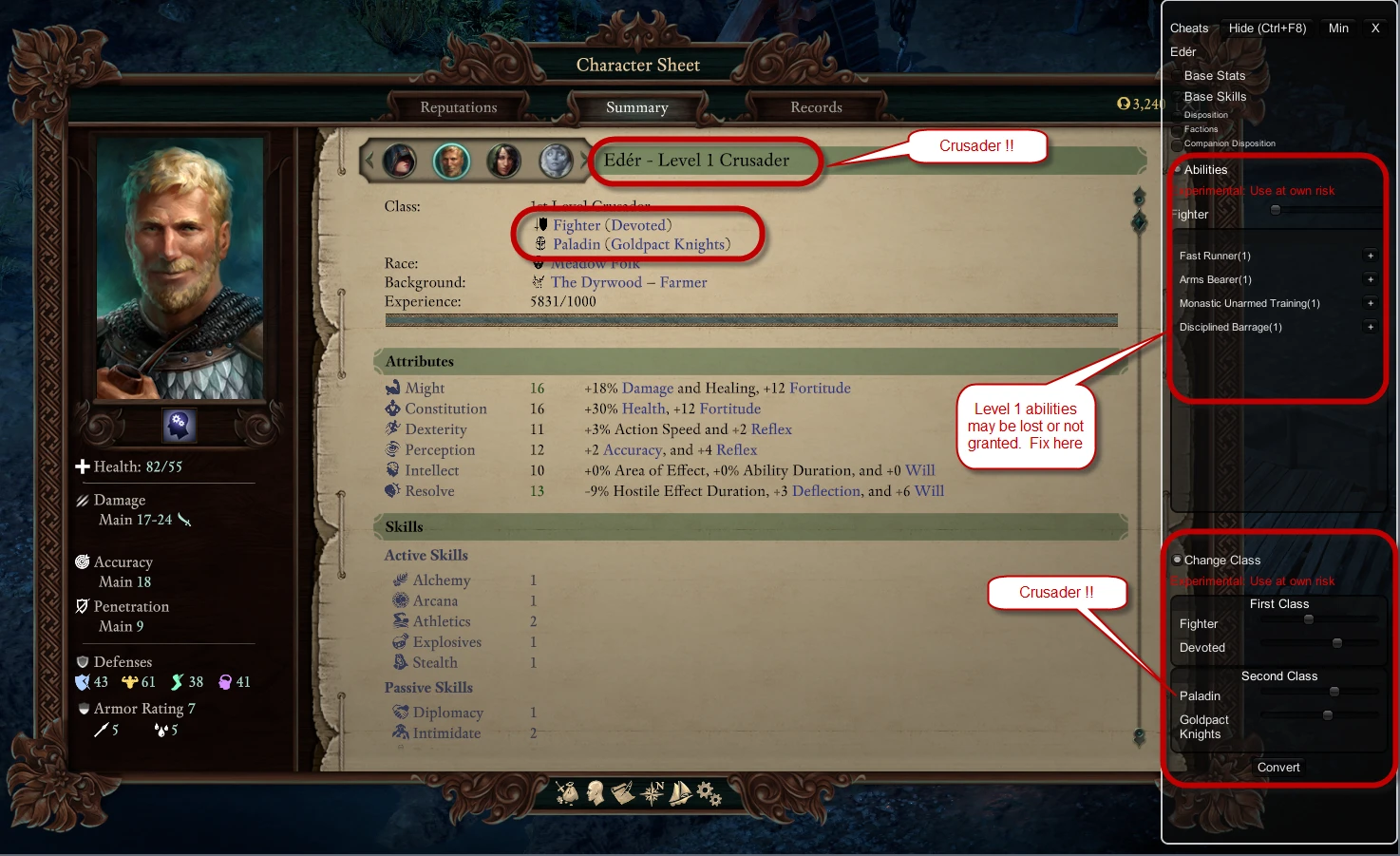
Task: Increase Disciplined Barrage with its plus button
Action: click(1371, 326)
